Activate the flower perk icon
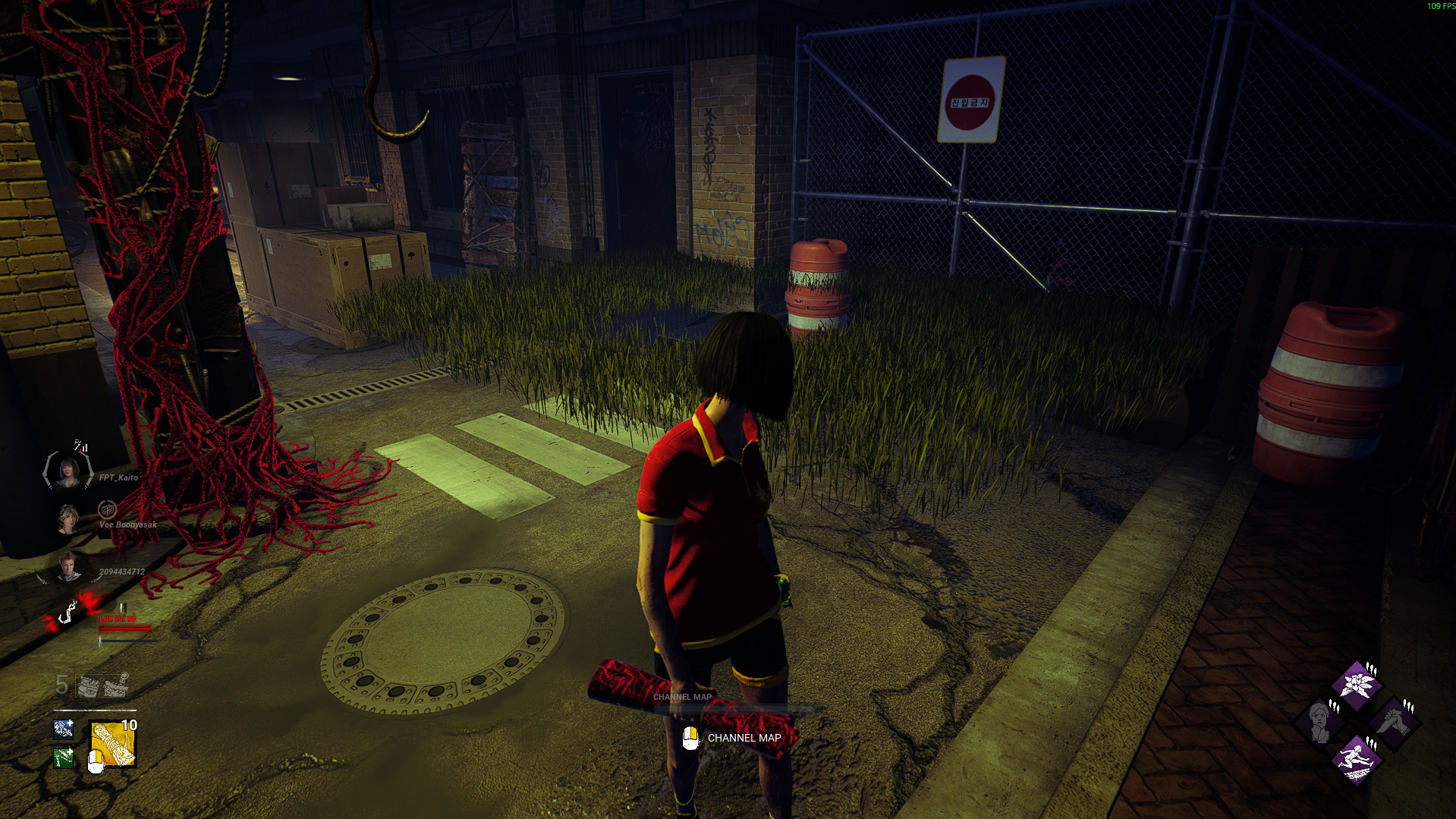Viewport: 1456px width, 819px height. pyautogui.click(x=1356, y=682)
